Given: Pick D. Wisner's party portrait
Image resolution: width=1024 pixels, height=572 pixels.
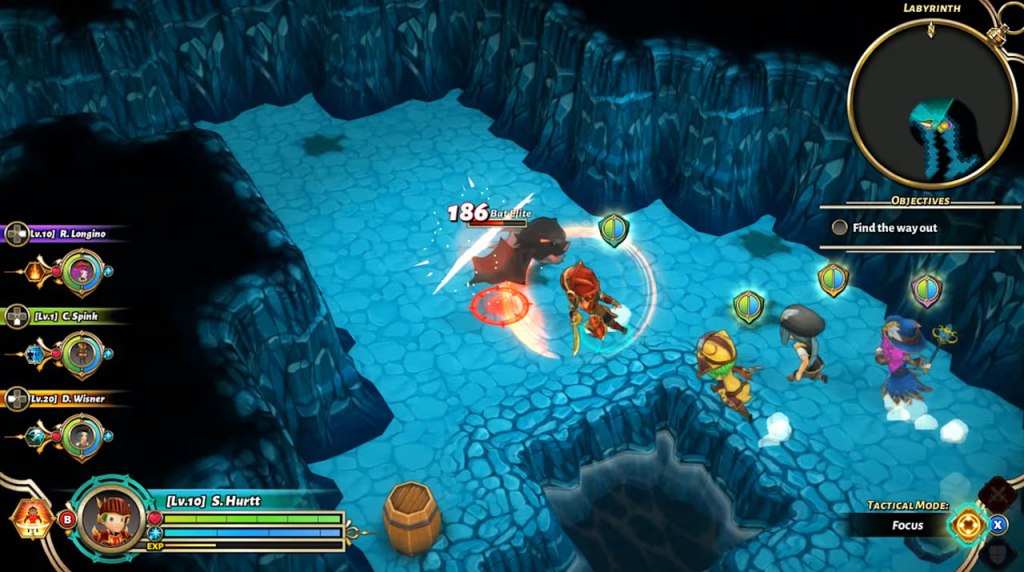Looking at the screenshot, I should click(79, 436).
